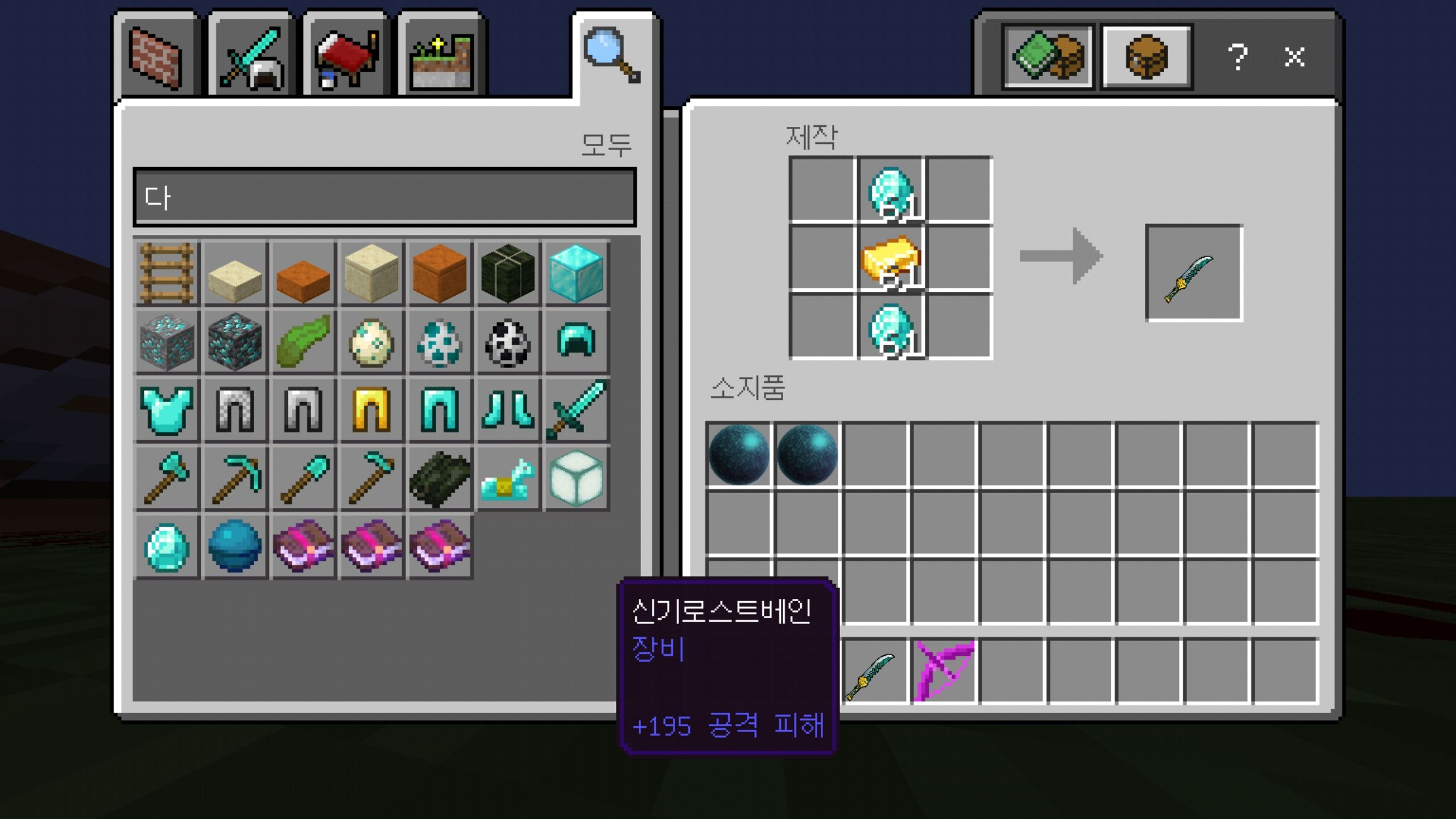Open the Equipment tab with sword icon

(x=251, y=57)
